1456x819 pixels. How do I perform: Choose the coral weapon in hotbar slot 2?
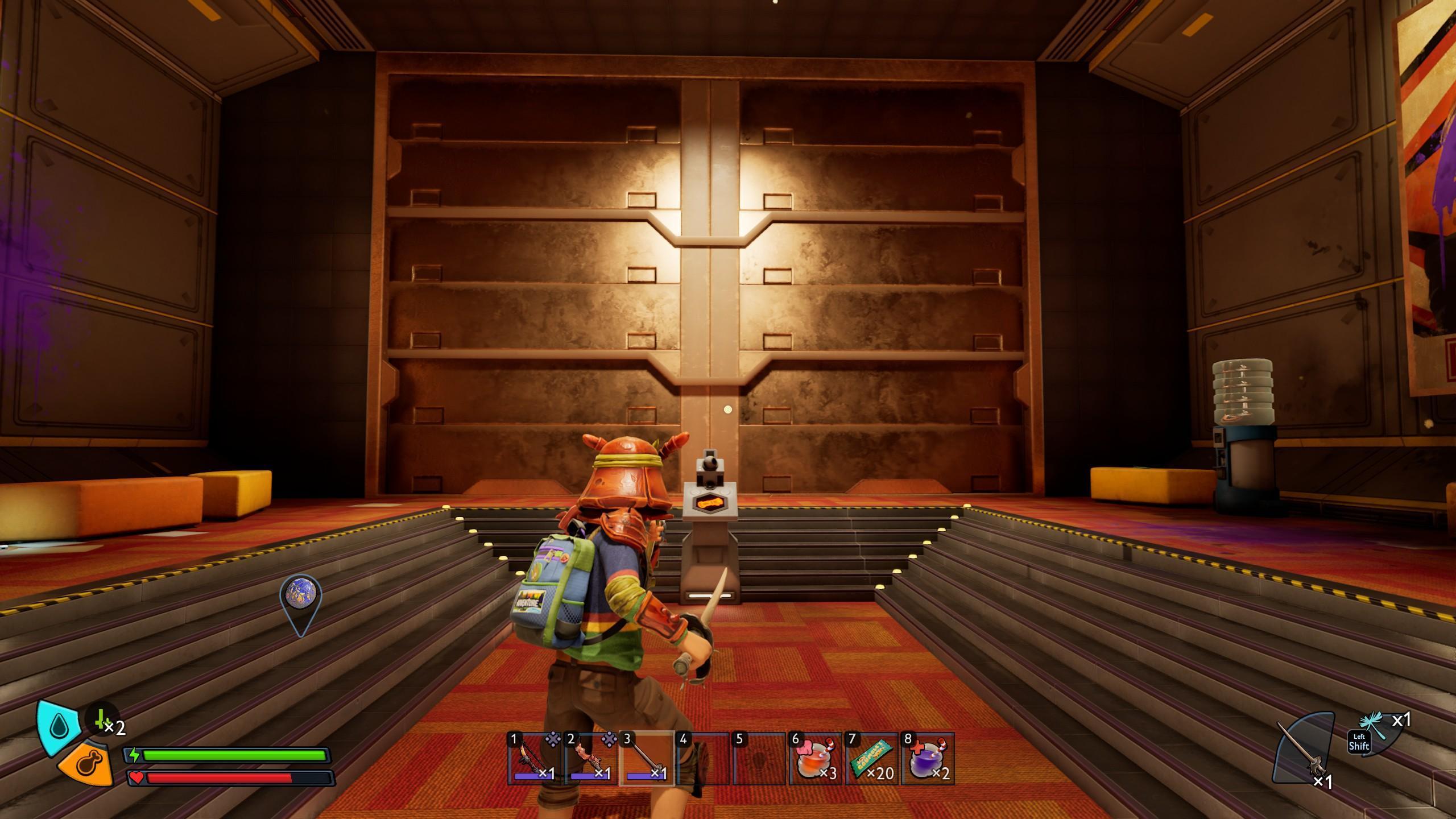point(590,759)
